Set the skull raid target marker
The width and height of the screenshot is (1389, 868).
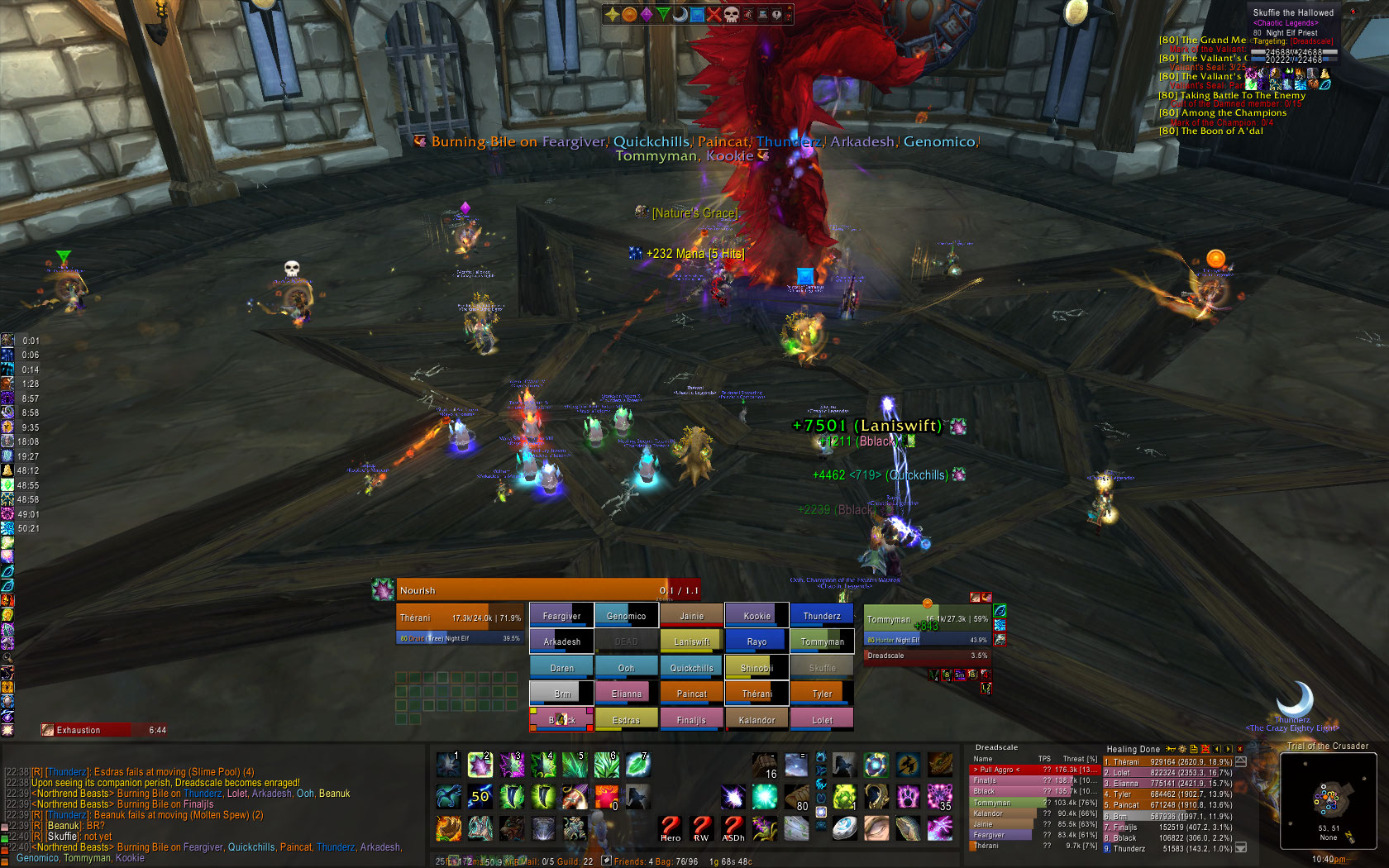[x=731, y=14]
